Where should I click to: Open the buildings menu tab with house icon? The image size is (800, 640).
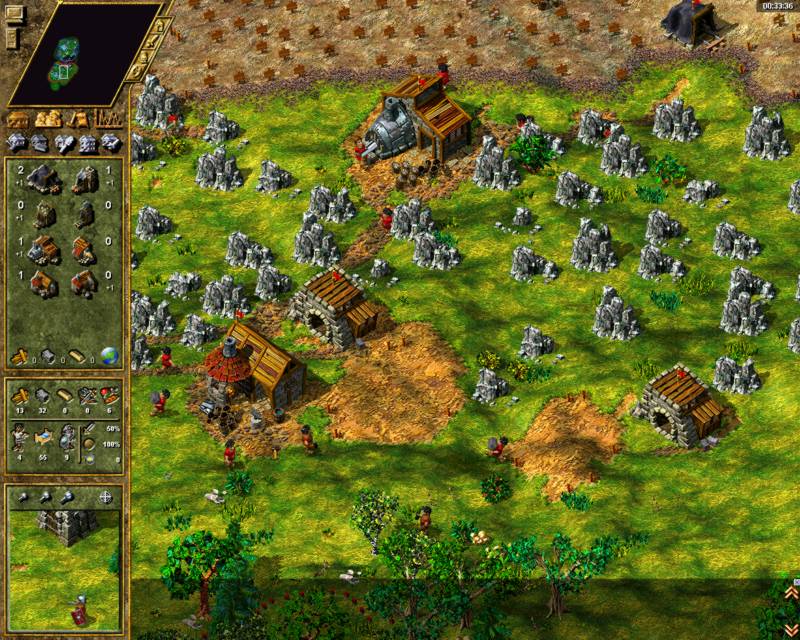tap(18, 119)
